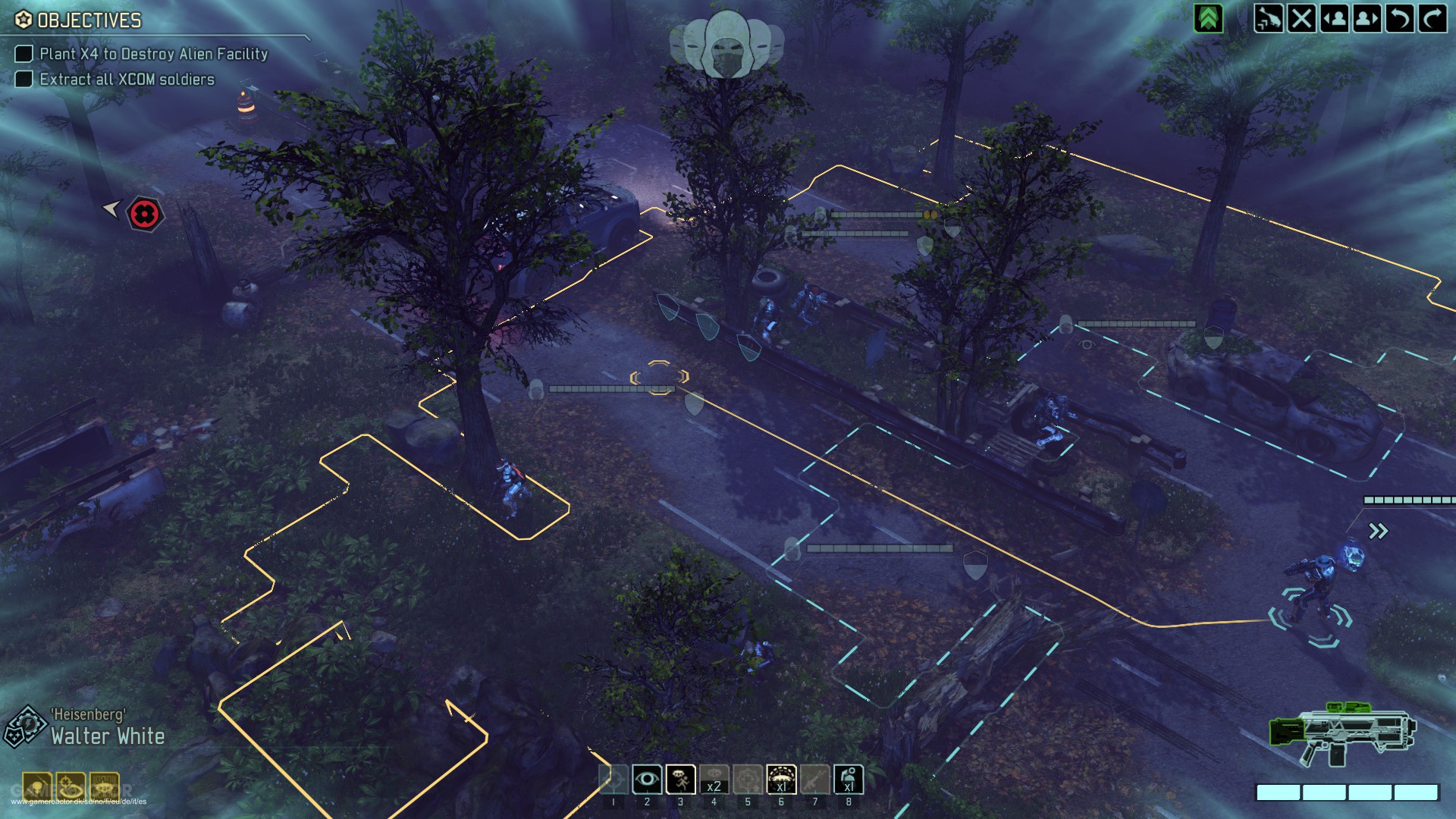The width and height of the screenshot is (1456, 819).
Task: Call the Skyranger evac icon
Action: 1269,17
